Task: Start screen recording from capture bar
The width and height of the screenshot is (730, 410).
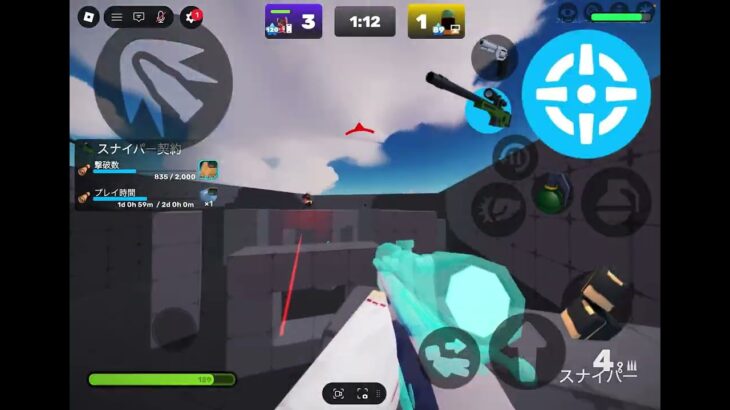Action: (339, 394)
